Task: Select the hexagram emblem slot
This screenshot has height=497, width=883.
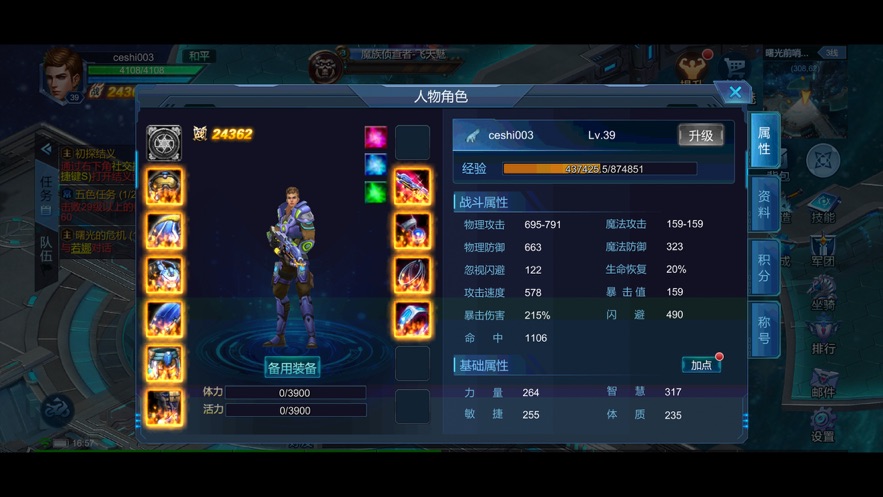Action: (x=164, y=143)
